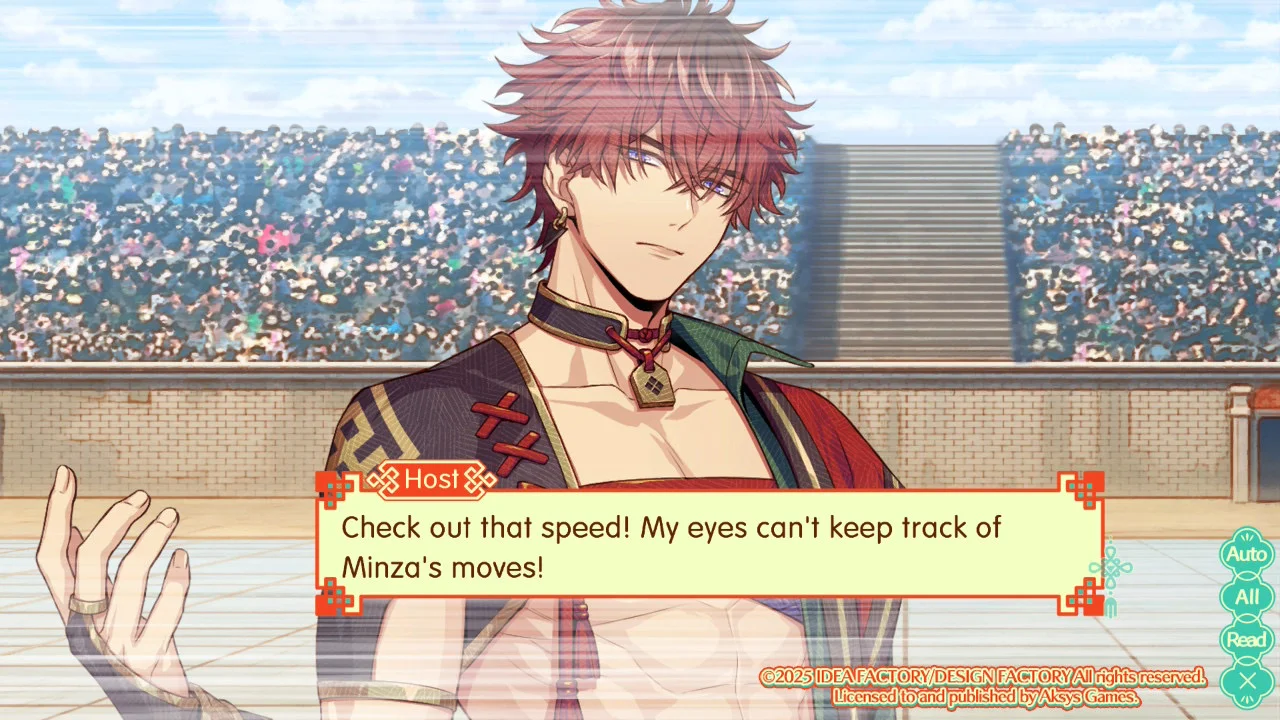Tap the clover-shaped All icon
Viewport: 1280px width, 720px height.
click(1246, 596)
